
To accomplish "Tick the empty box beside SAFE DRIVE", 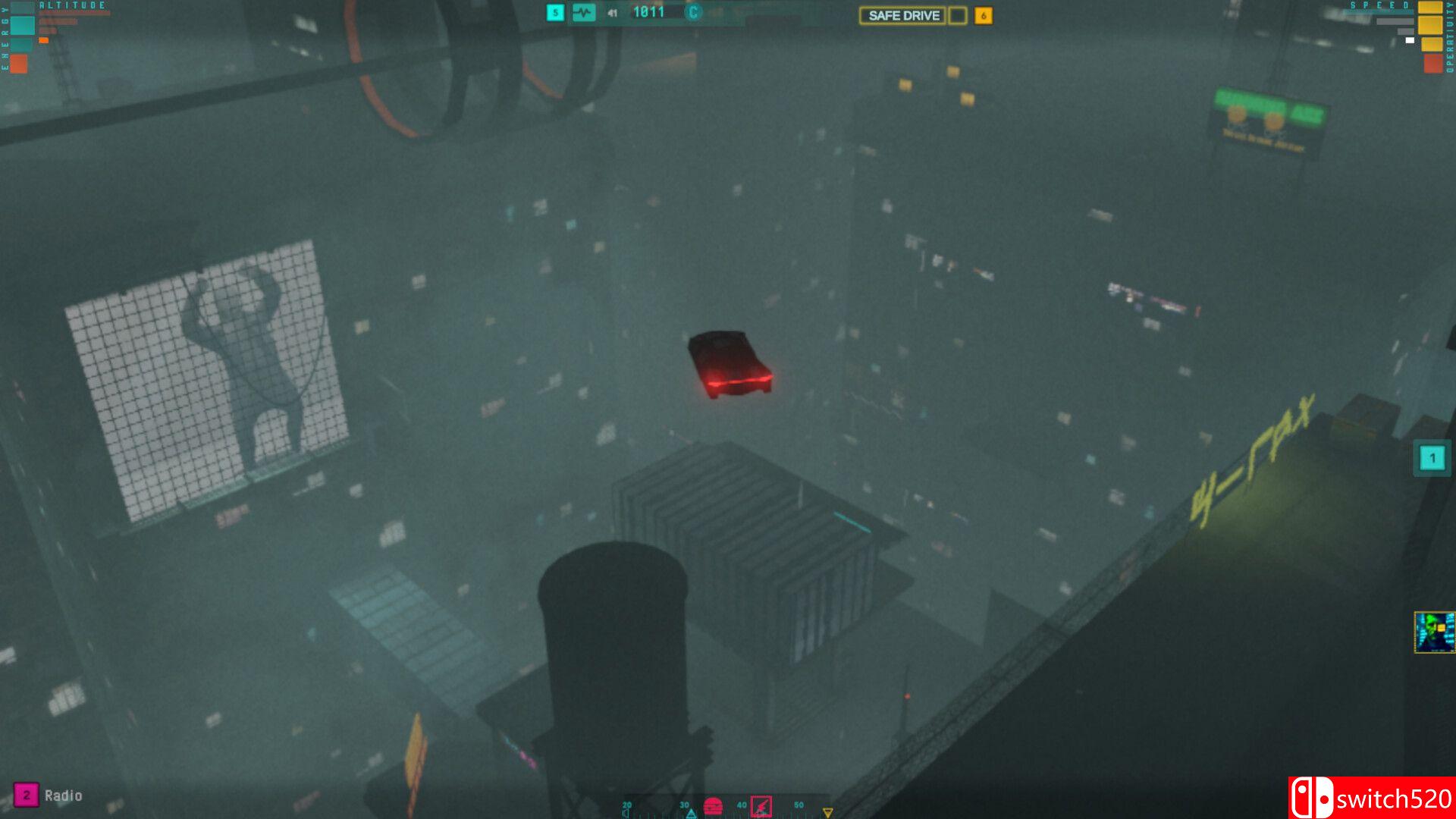I will coord(958,16).
